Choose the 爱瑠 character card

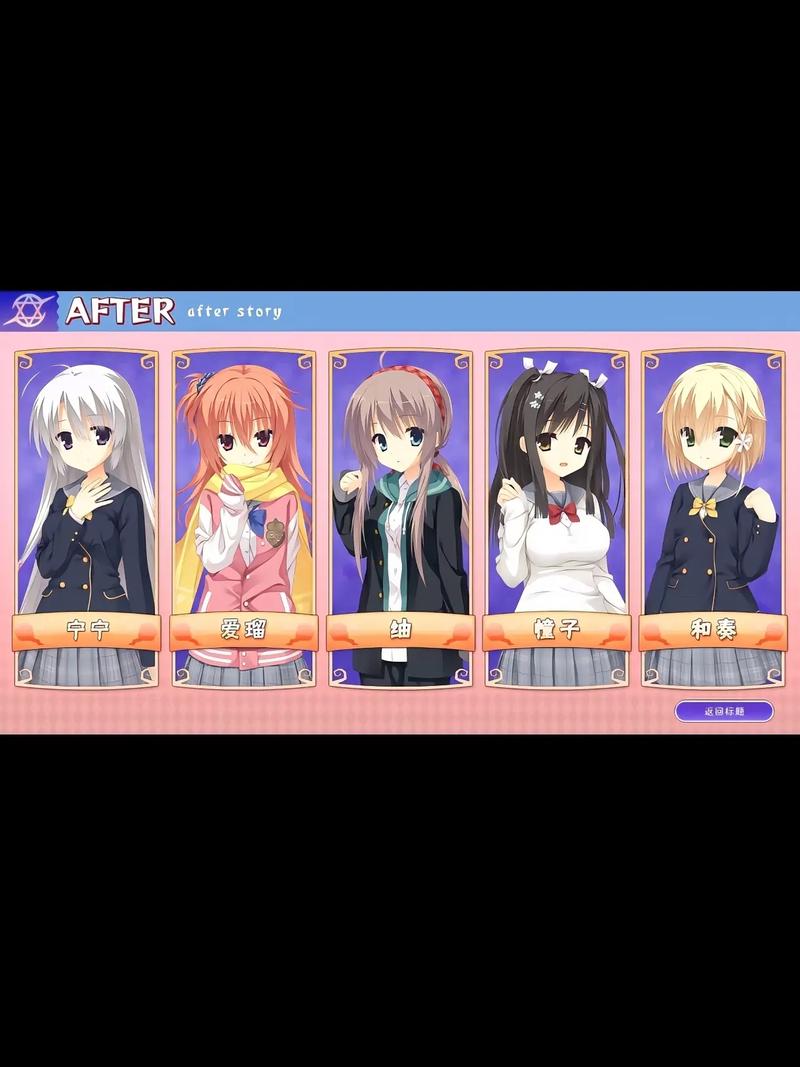[243, 517]
